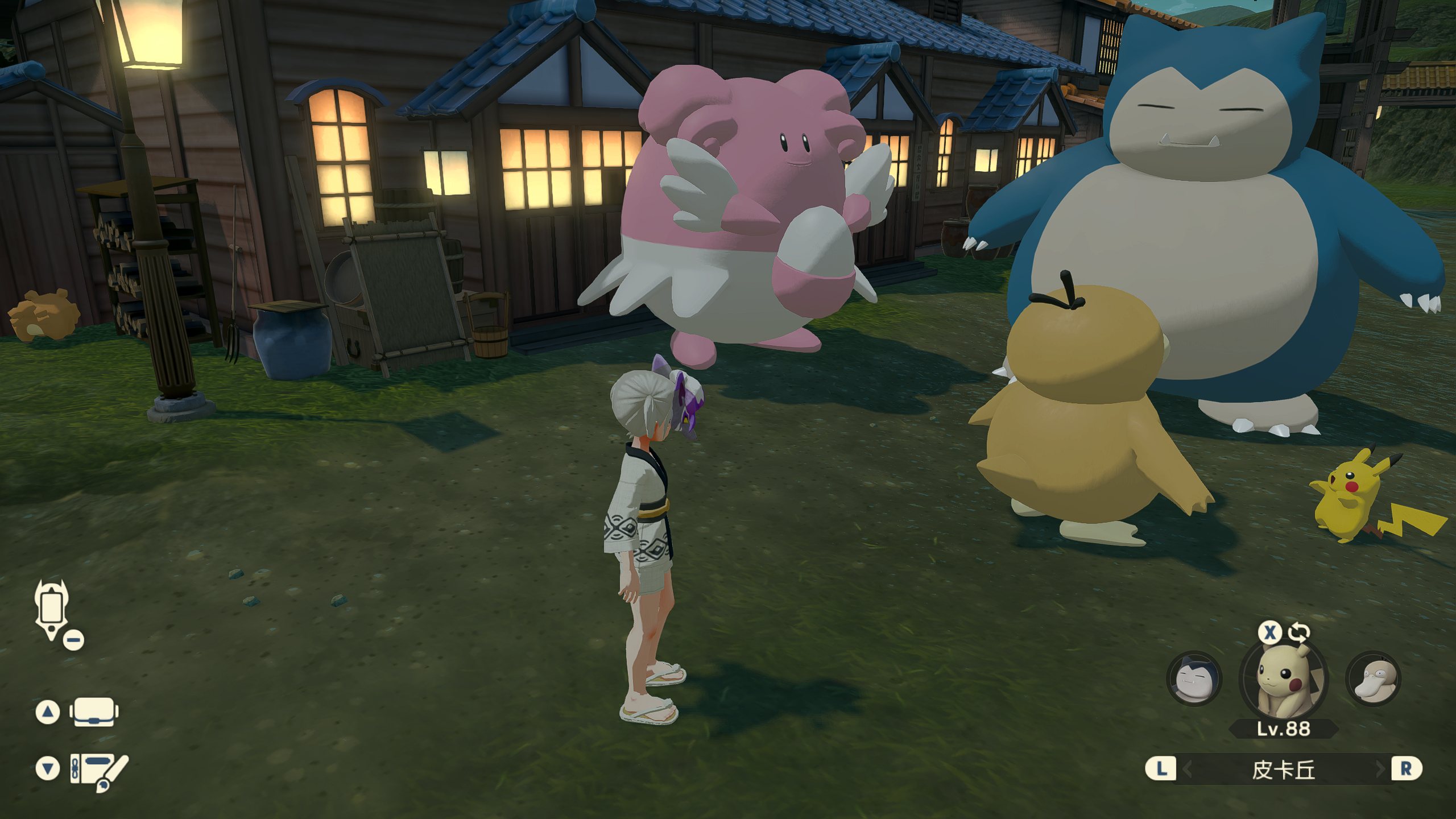Select the Snorlax party portrait
Image resolution: width=1456 pixels, height=819 pixels.
pyautogui.click(x=1193, y=679)
